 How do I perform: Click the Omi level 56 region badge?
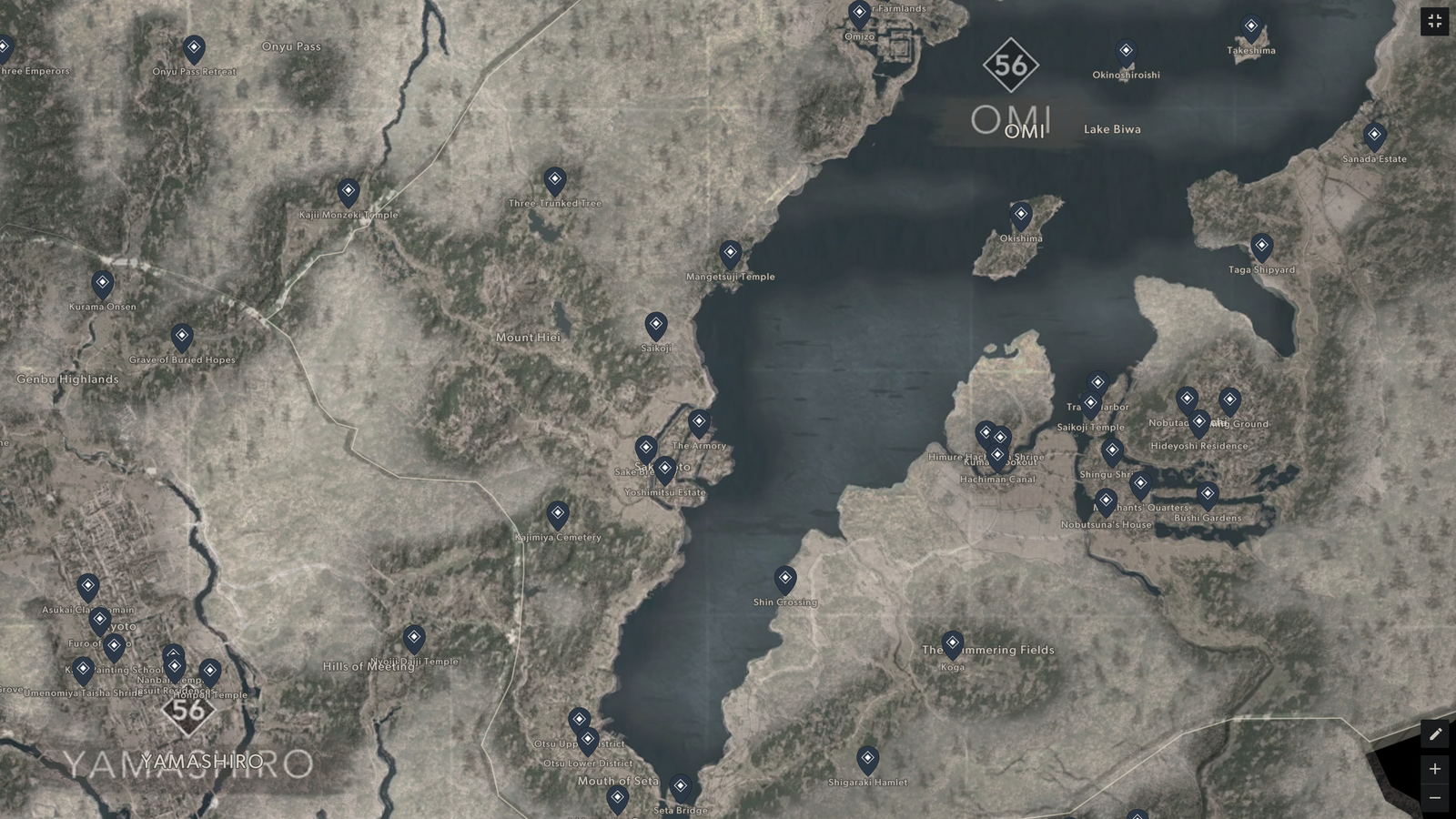(x=1013, y=65)
